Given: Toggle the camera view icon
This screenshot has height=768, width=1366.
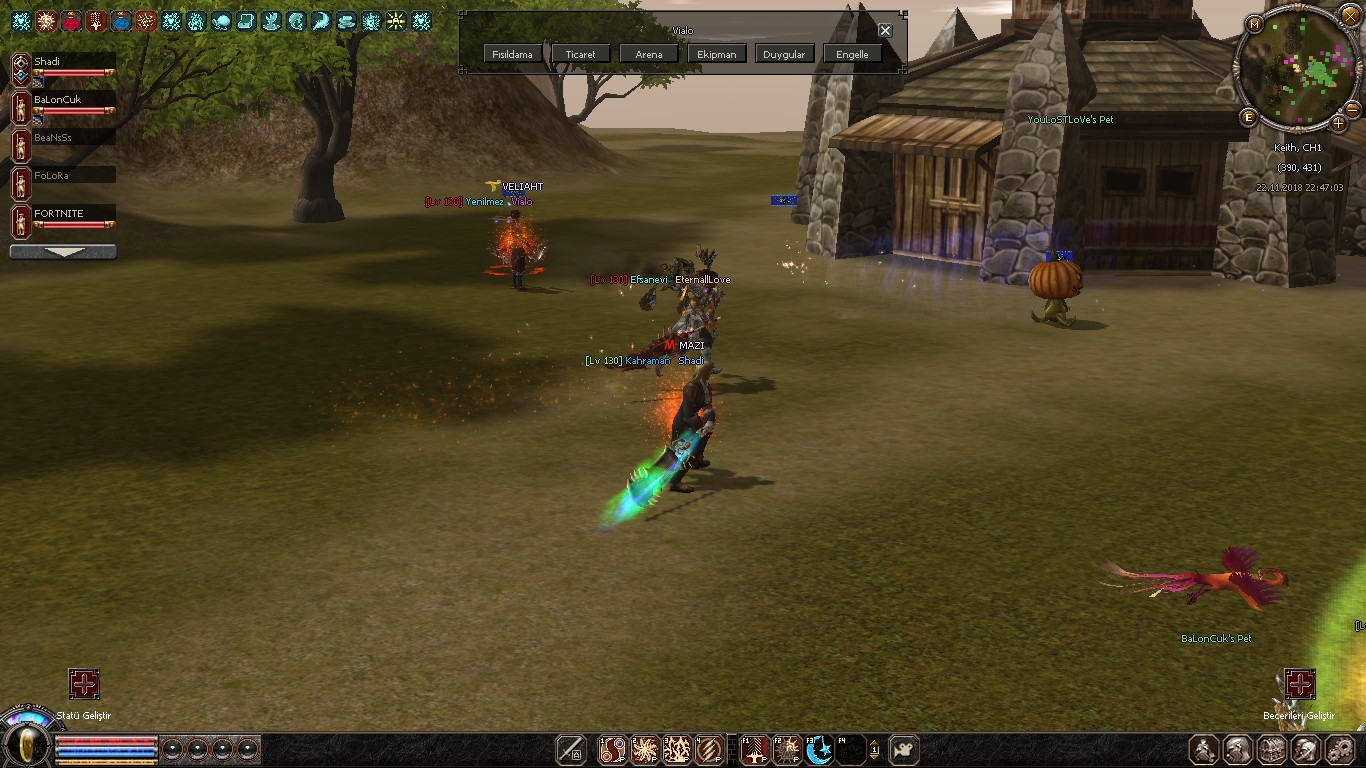Looking at the screenshot, I should click(904, 749).
